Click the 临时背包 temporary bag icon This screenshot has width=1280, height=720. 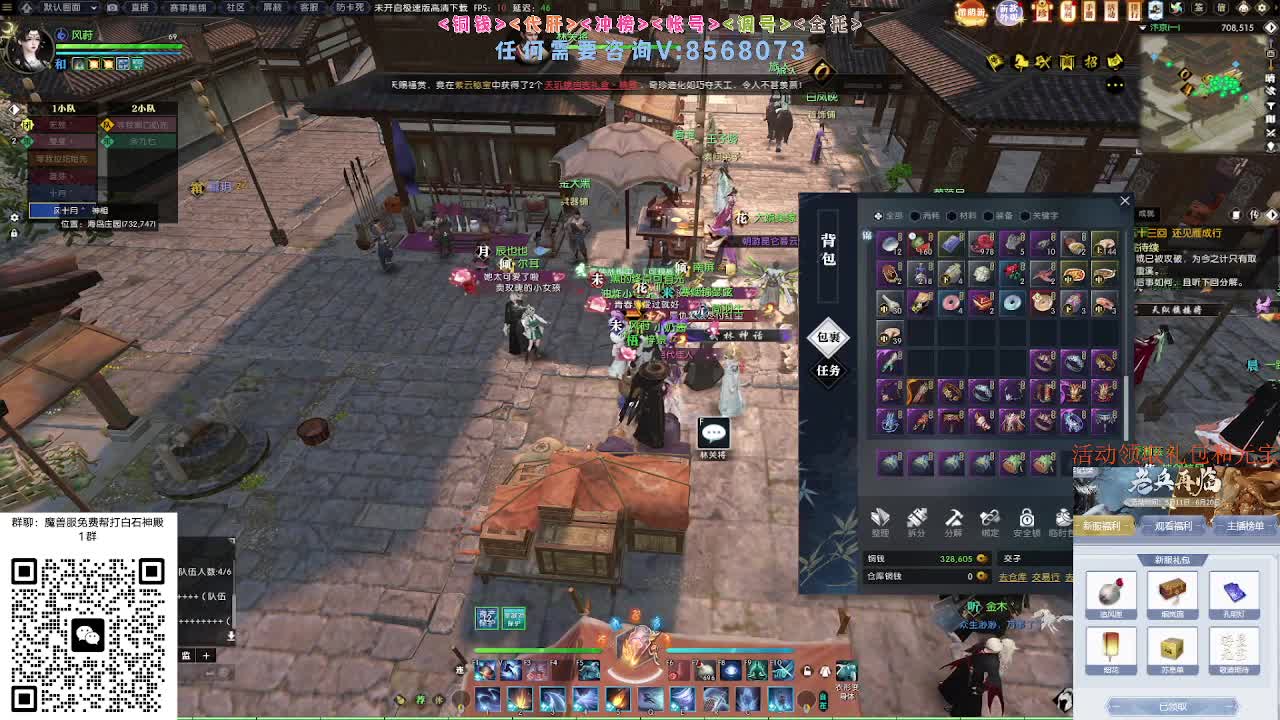tap(1063, 518)
